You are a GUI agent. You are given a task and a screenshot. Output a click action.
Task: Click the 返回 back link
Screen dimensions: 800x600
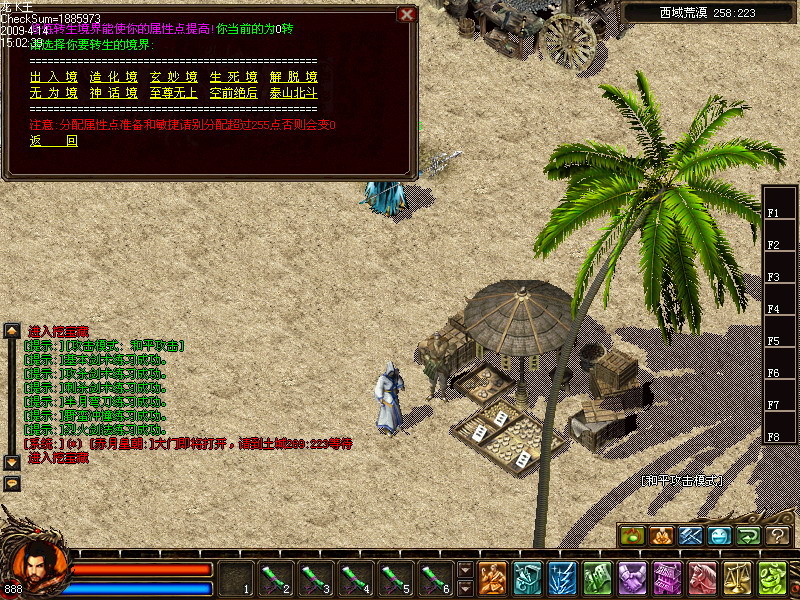point(54,141)
